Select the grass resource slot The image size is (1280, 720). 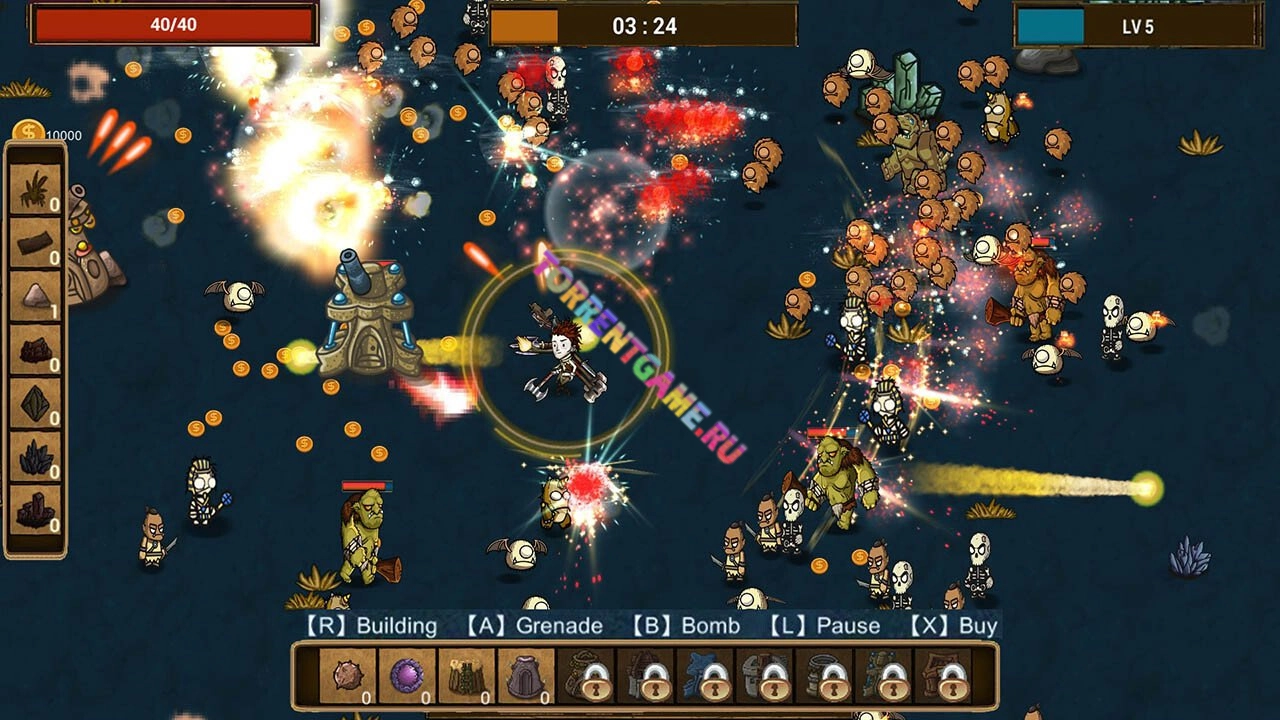(x=36, y=189)
